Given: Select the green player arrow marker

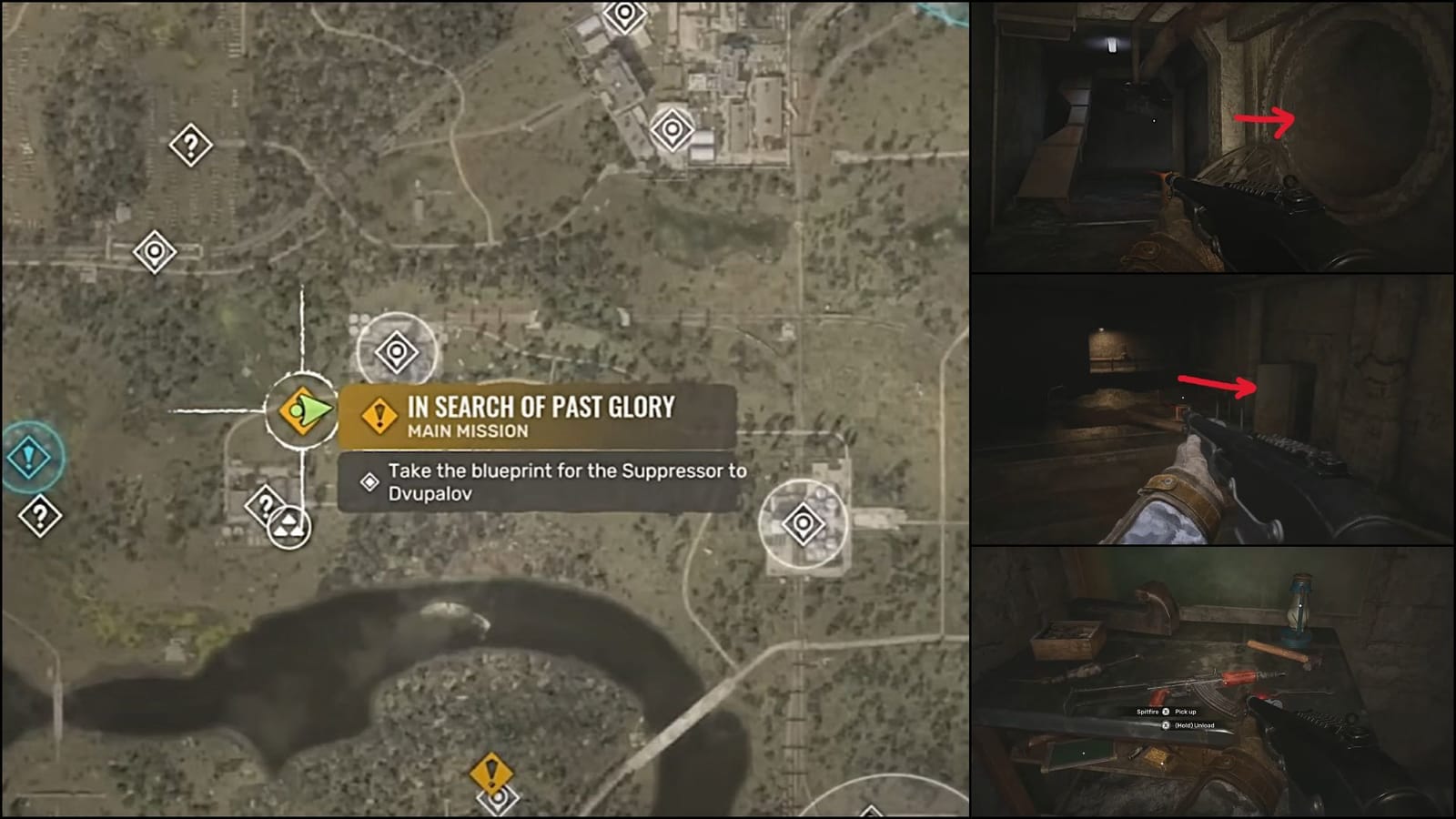Looking at the screenshot, I should [x=305, y=411].
